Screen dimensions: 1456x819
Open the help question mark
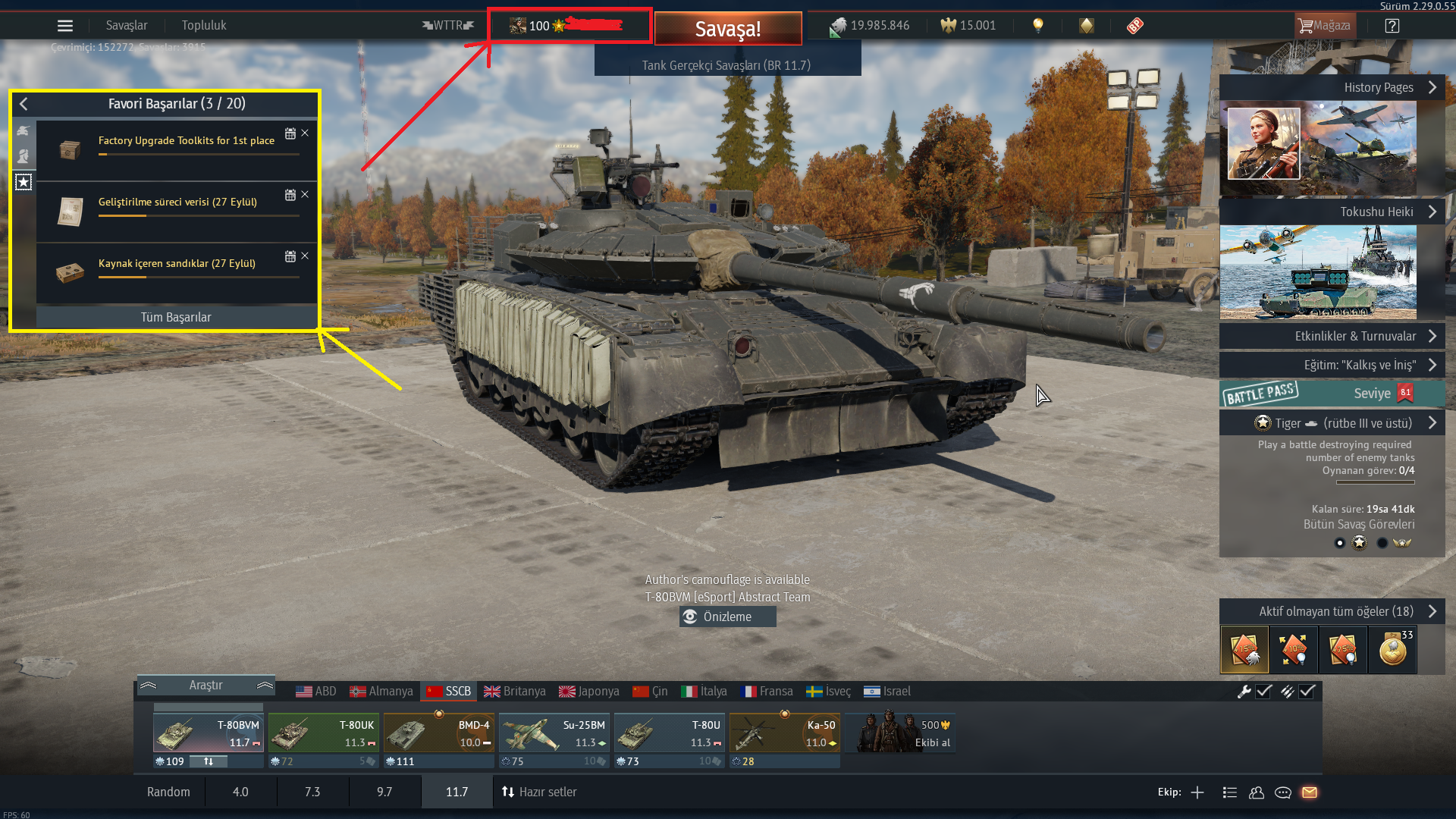pyautogui.click(x=1392, y=26)
